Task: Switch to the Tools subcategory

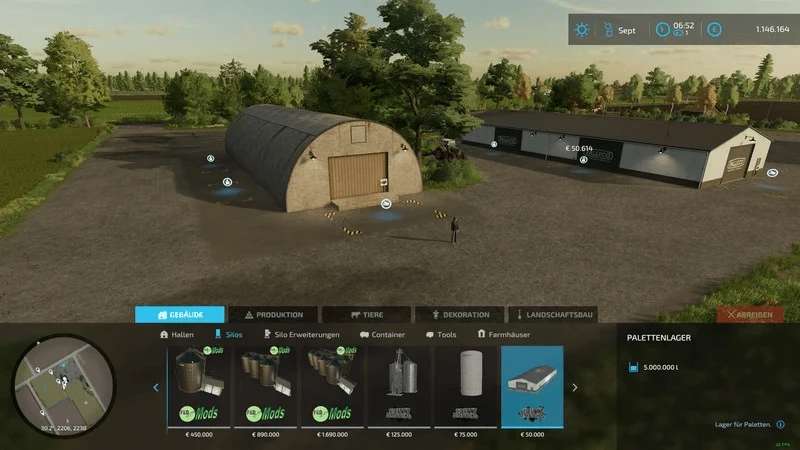Action: (x=441, y=335)
